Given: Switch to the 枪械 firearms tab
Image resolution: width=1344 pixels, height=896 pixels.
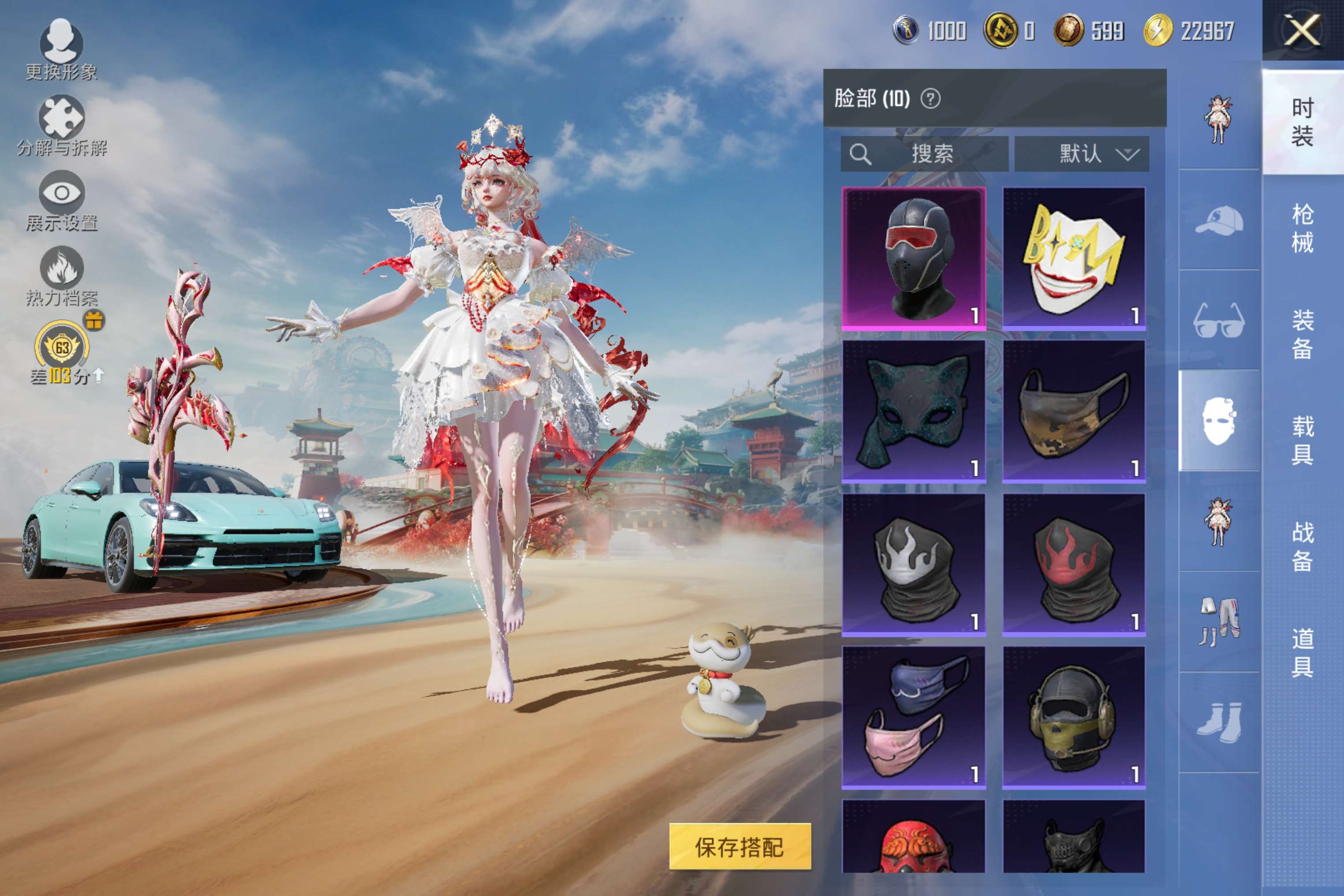Looking at the screenshot, I should [x=1302, y=228].
